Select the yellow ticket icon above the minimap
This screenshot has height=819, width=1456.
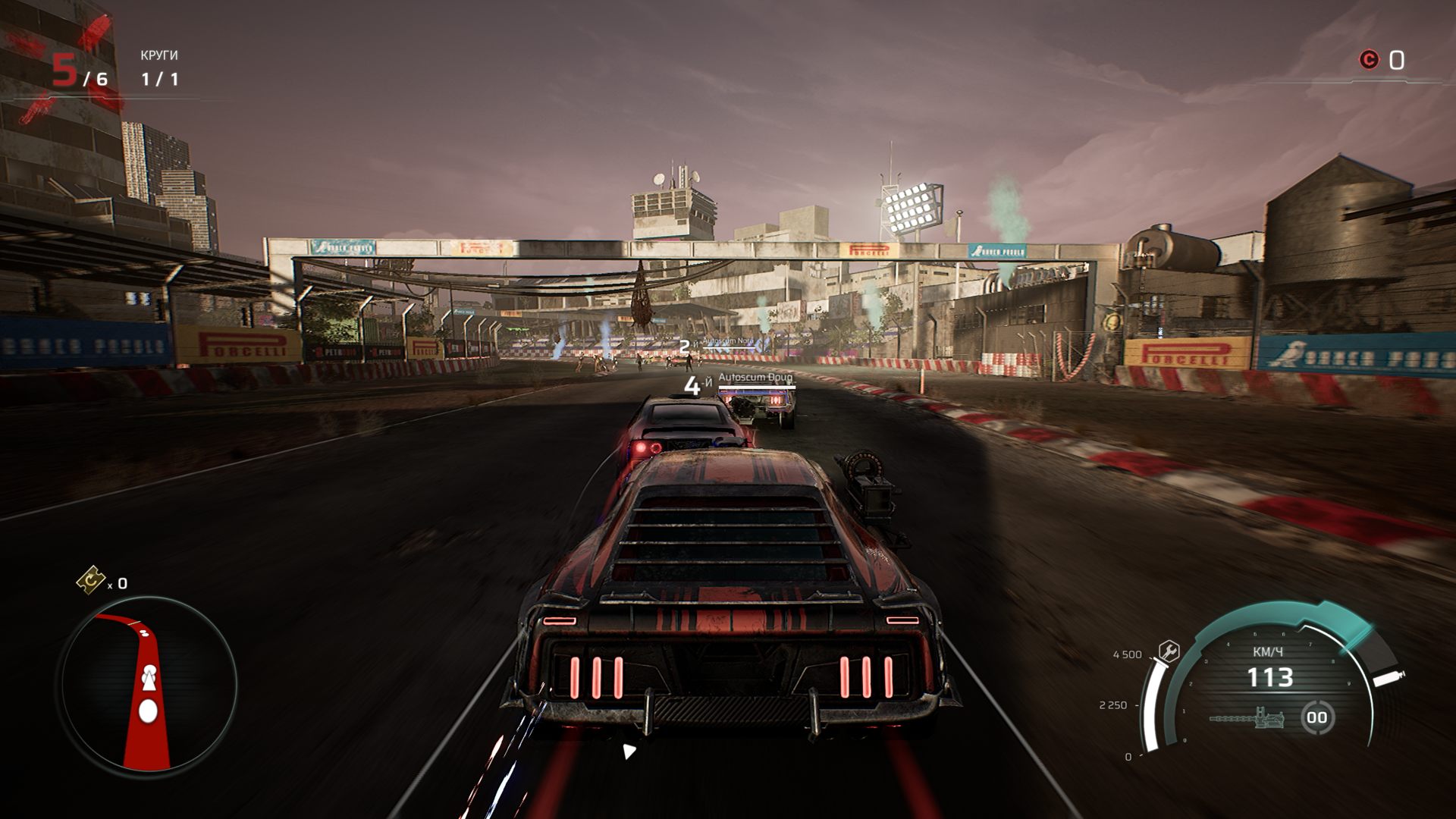91,580
